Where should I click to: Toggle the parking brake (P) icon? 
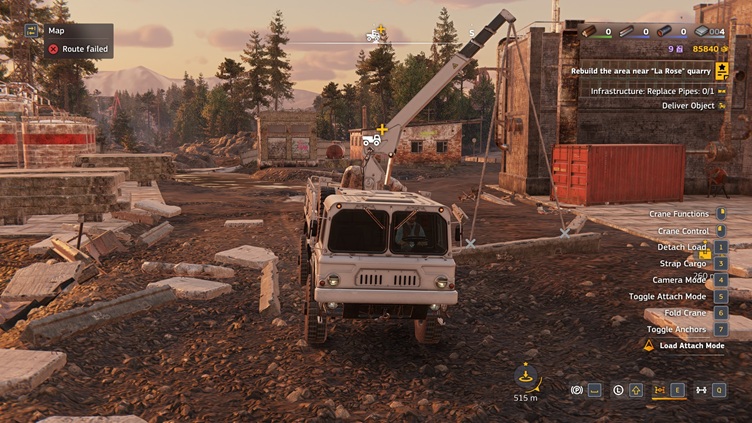pos(576,390)
